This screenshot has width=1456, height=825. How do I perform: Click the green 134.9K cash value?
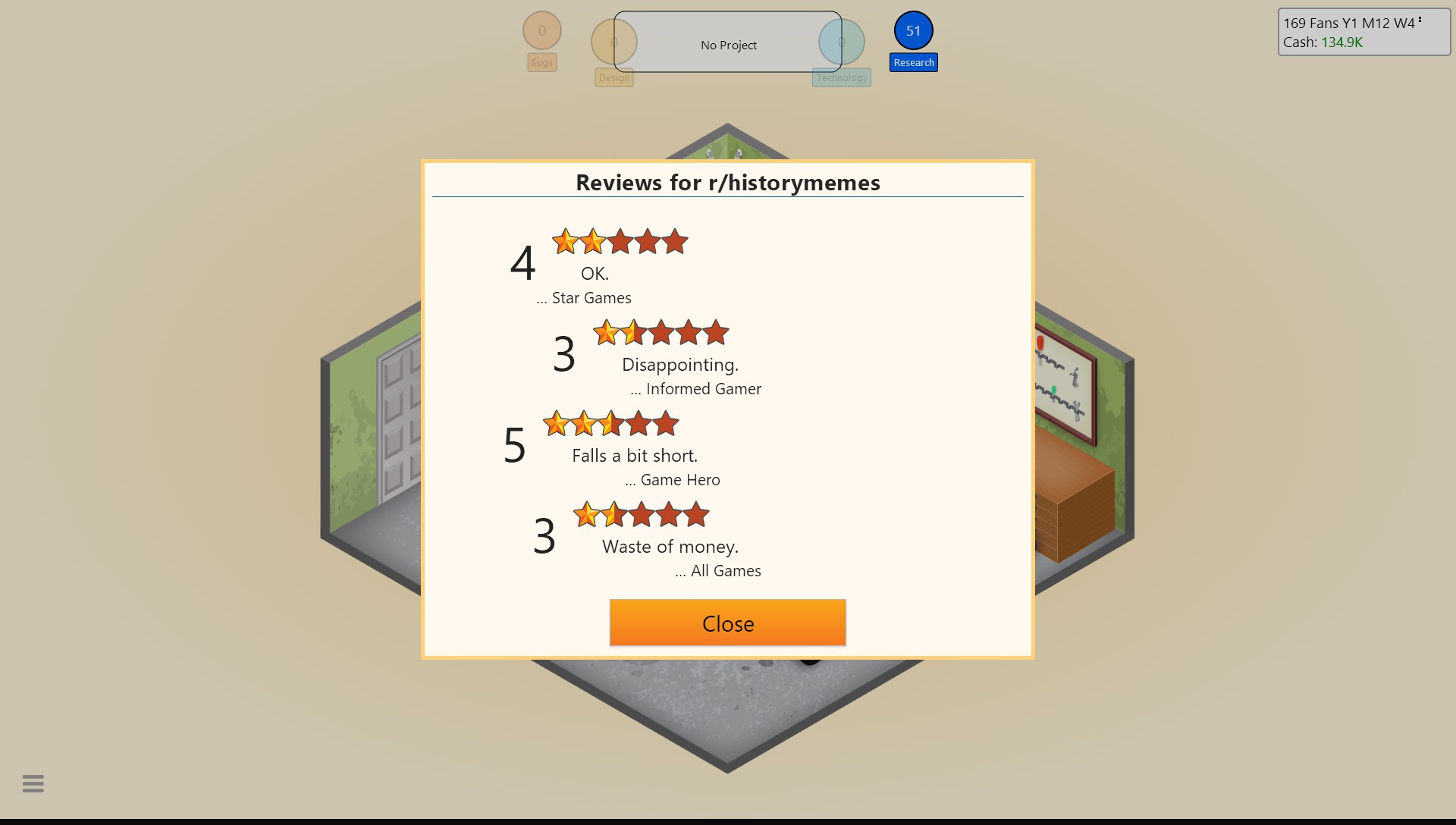pos(1342,42)
